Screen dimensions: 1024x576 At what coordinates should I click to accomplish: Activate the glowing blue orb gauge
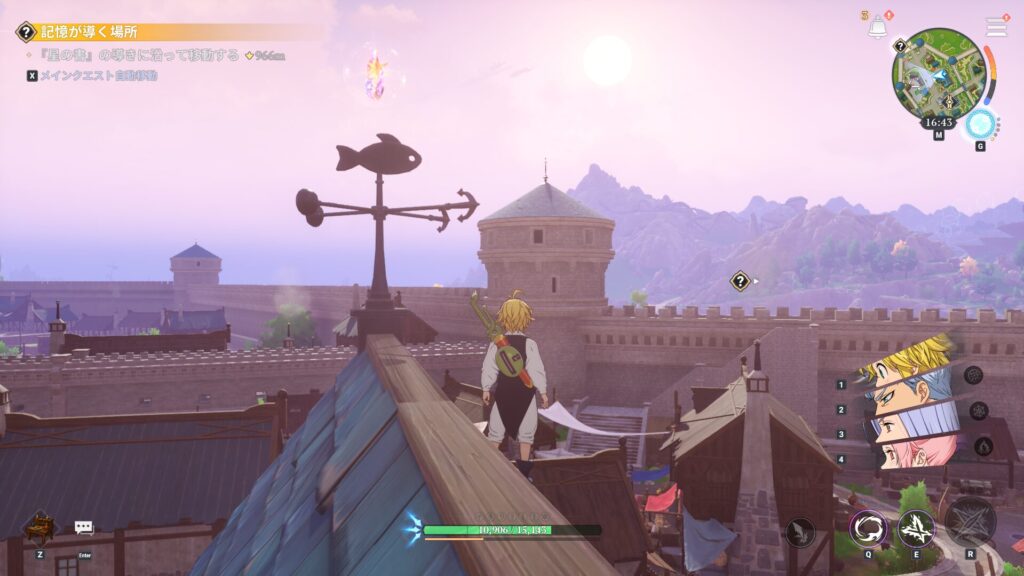click(980, 124)
